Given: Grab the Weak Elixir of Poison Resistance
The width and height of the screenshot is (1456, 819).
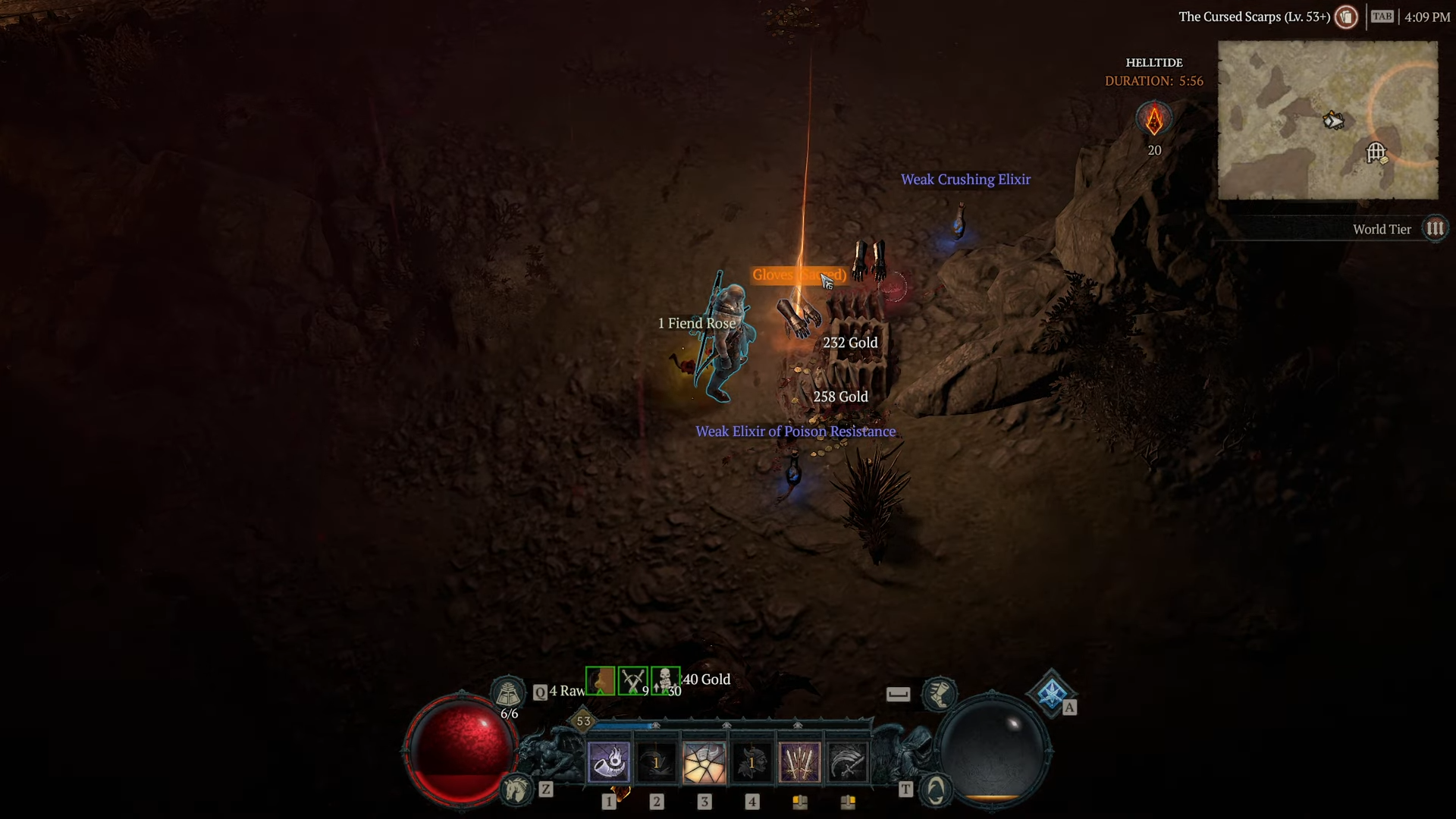Looking at the screenshot, I should tap(795, 431).
